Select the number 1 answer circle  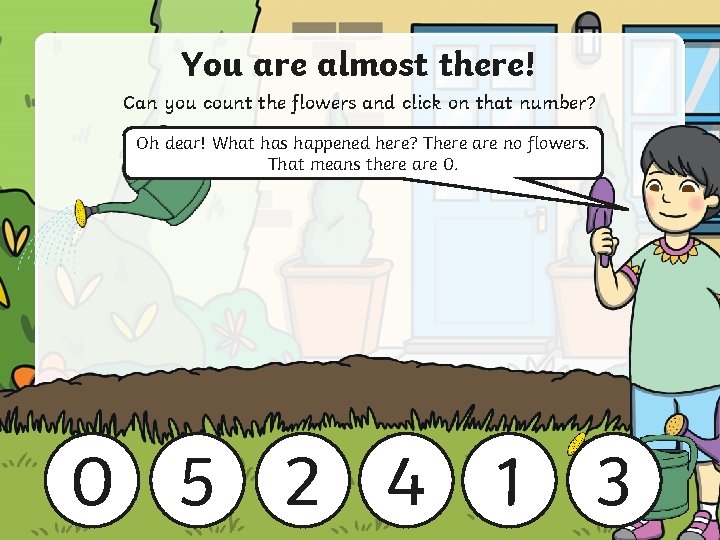coord(509,481)
